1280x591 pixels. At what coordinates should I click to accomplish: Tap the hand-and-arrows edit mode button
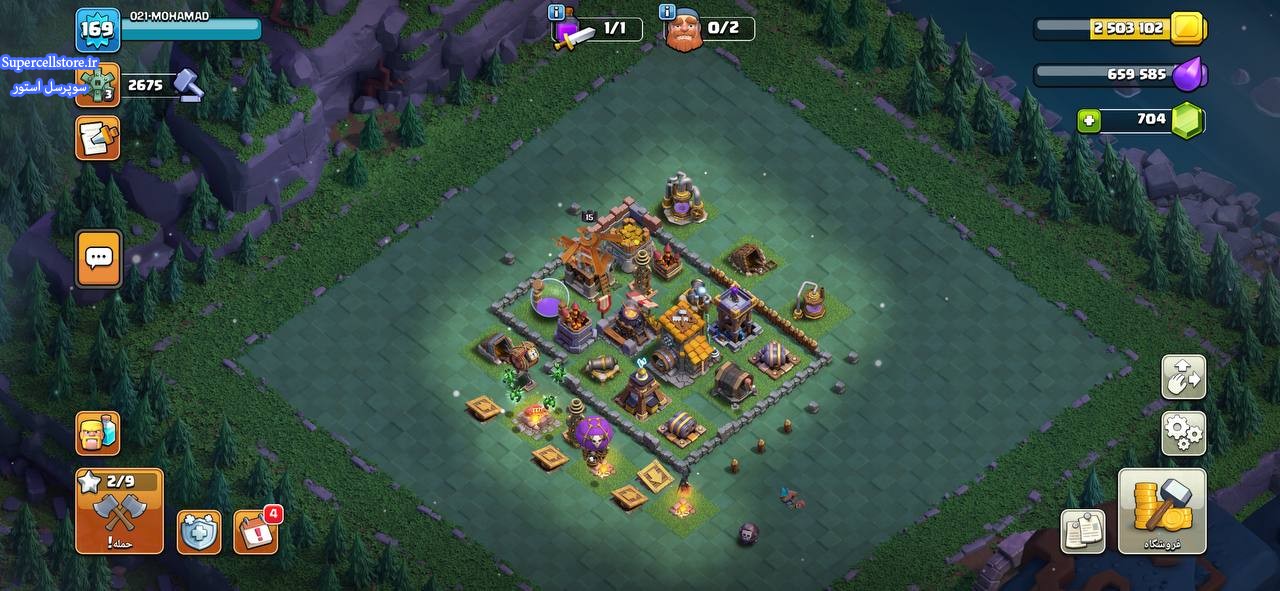pos(1183,377)
